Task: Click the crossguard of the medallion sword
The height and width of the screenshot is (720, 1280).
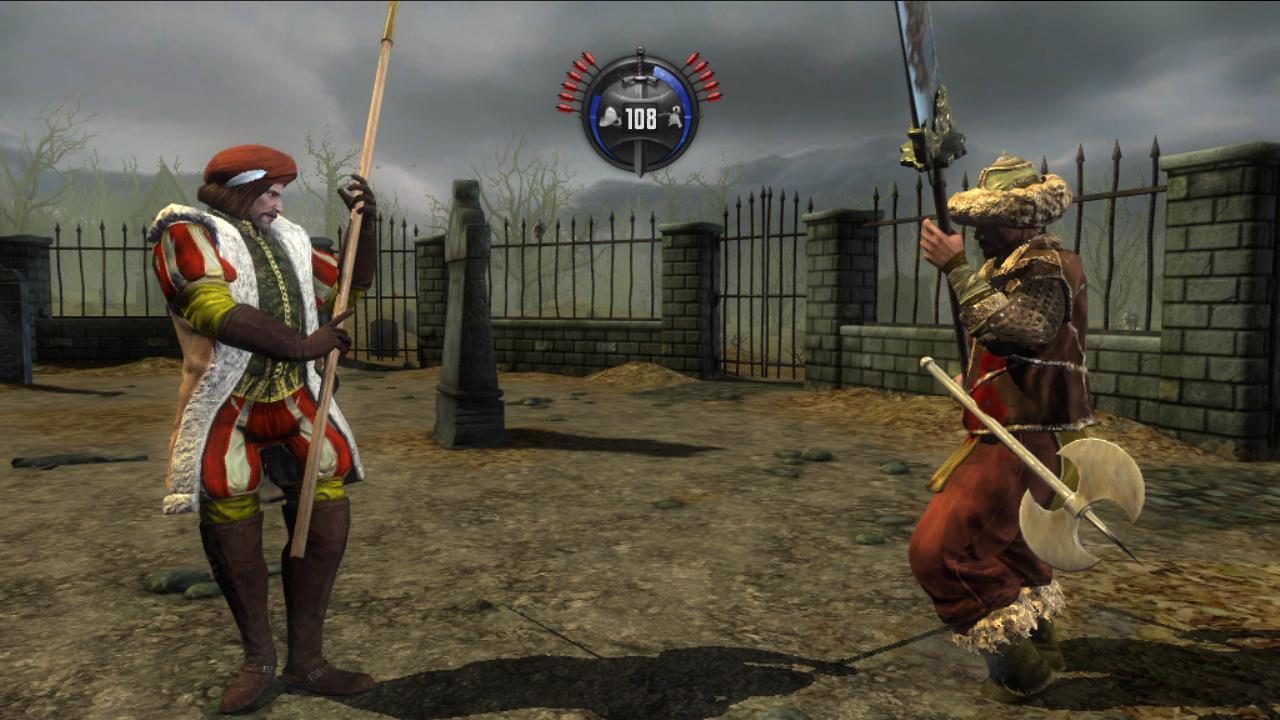Action: click(x=640, y=79)
